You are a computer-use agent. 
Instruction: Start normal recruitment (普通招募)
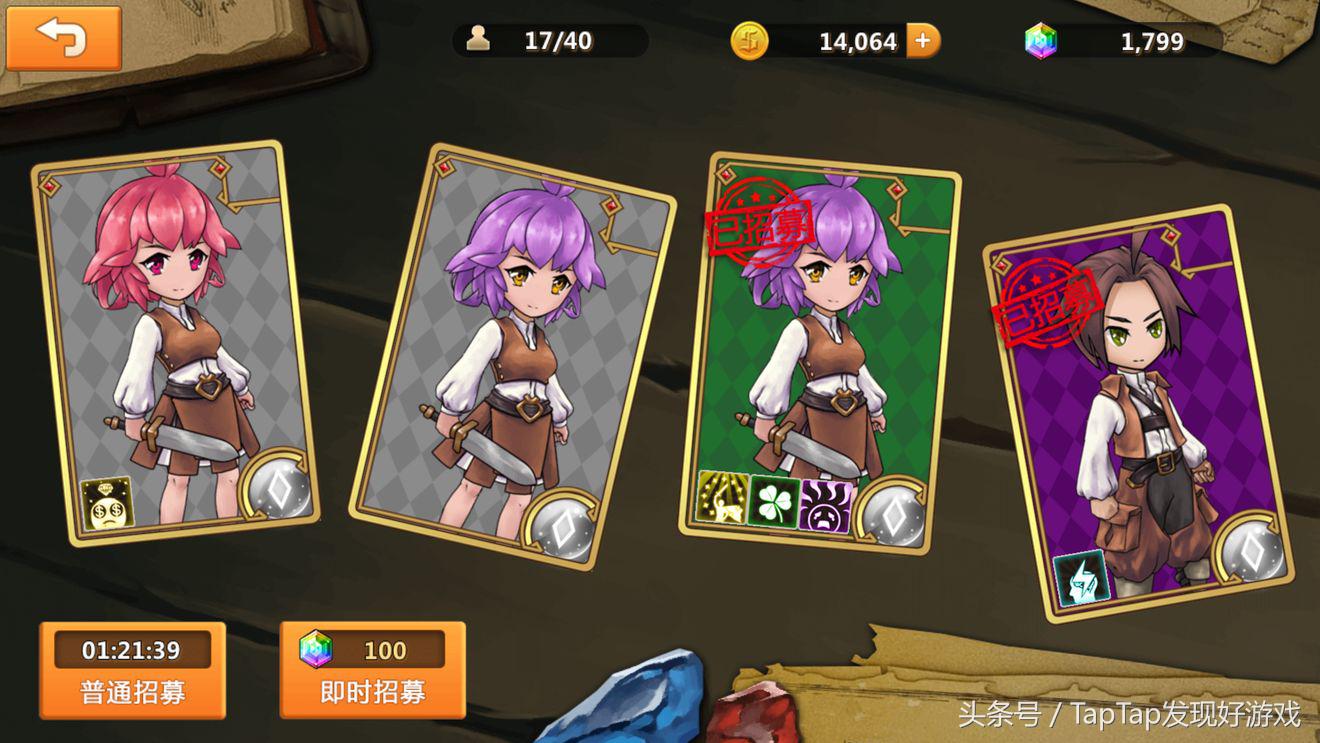coord(132,670)
